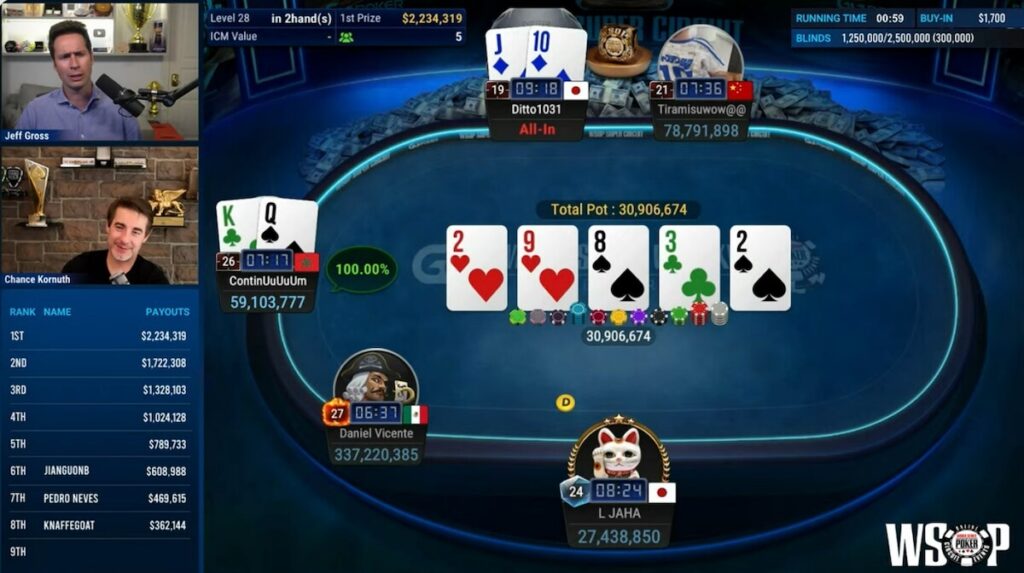
Task: Click the yellow dealer button chip
Action: 565,403
